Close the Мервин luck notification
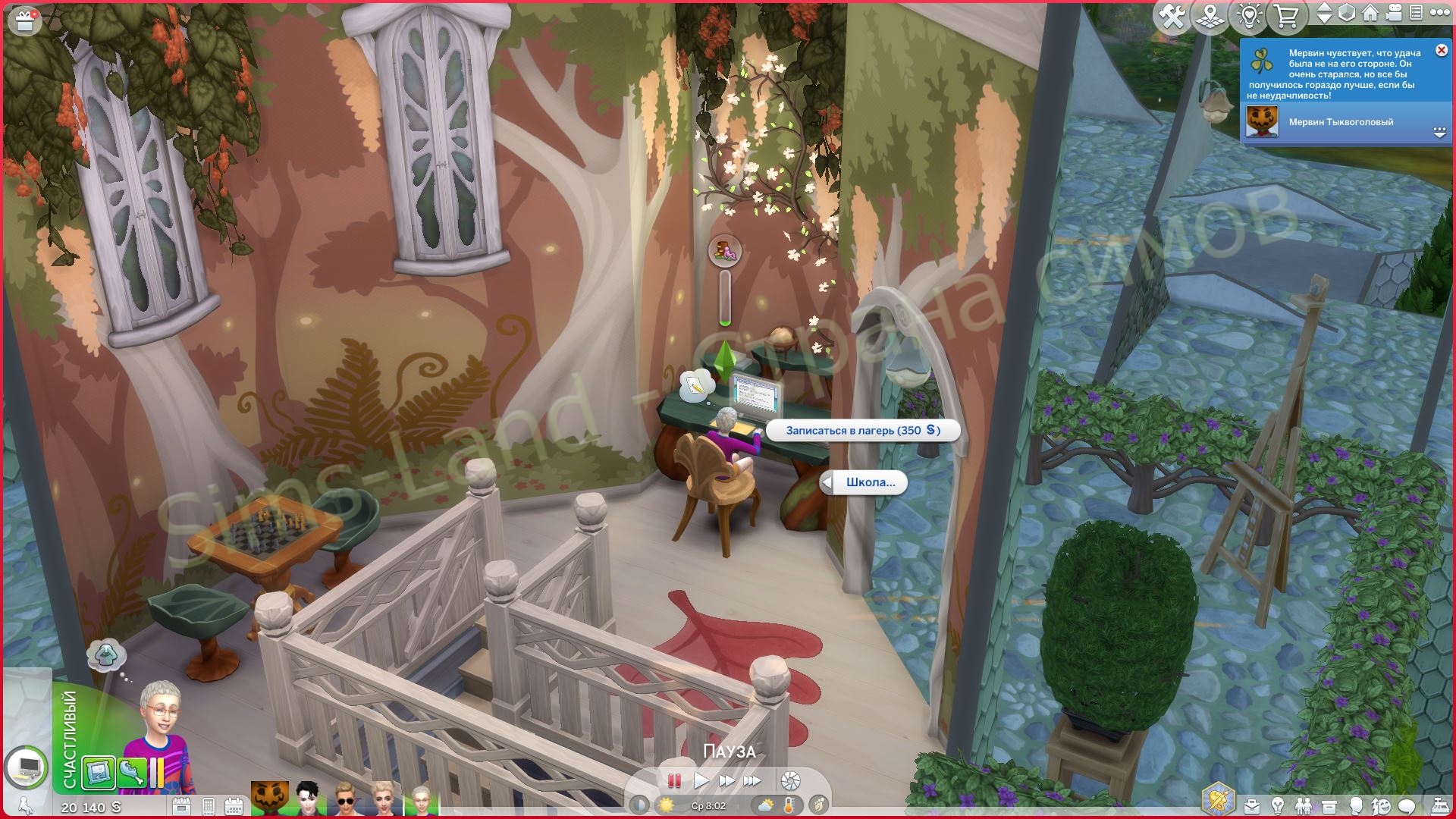Screen dimensions: 1456x819 tap(1441, 51)
